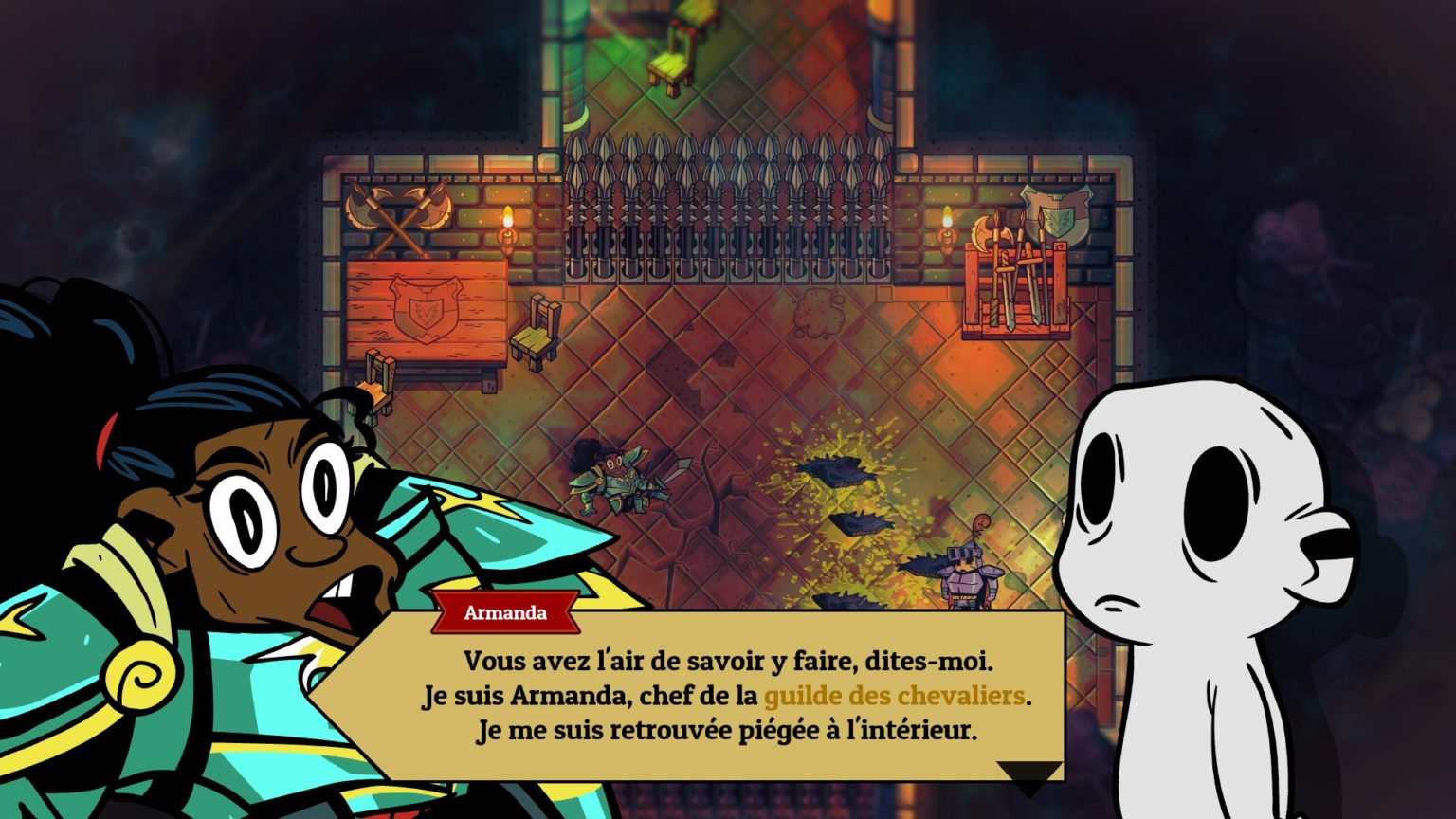The width and height of the screenshot is (1456, 819).
Task: Advance dialogue with the black arrow indicator
Action: click(1029, 776)
